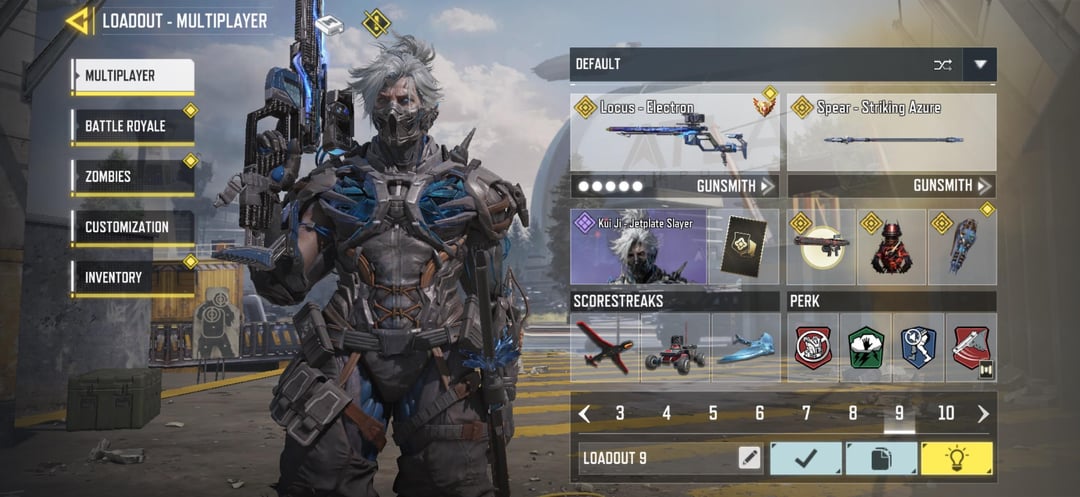
Task: Switch to loadout number 5
Action: (713, 413)
